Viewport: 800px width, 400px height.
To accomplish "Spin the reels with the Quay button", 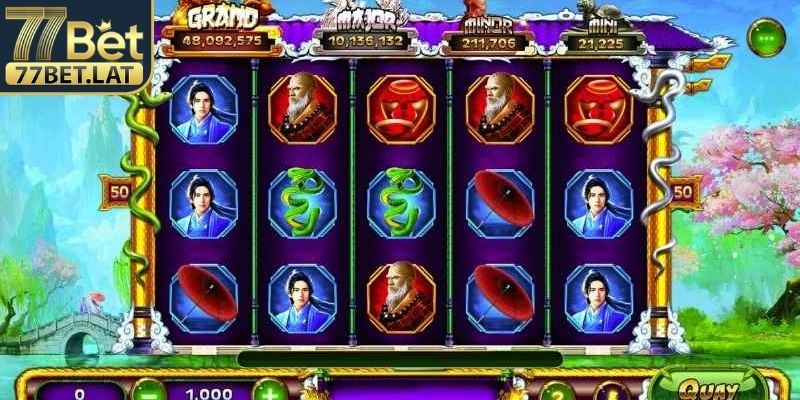I will pyautogui.click(x=706, y=388).
